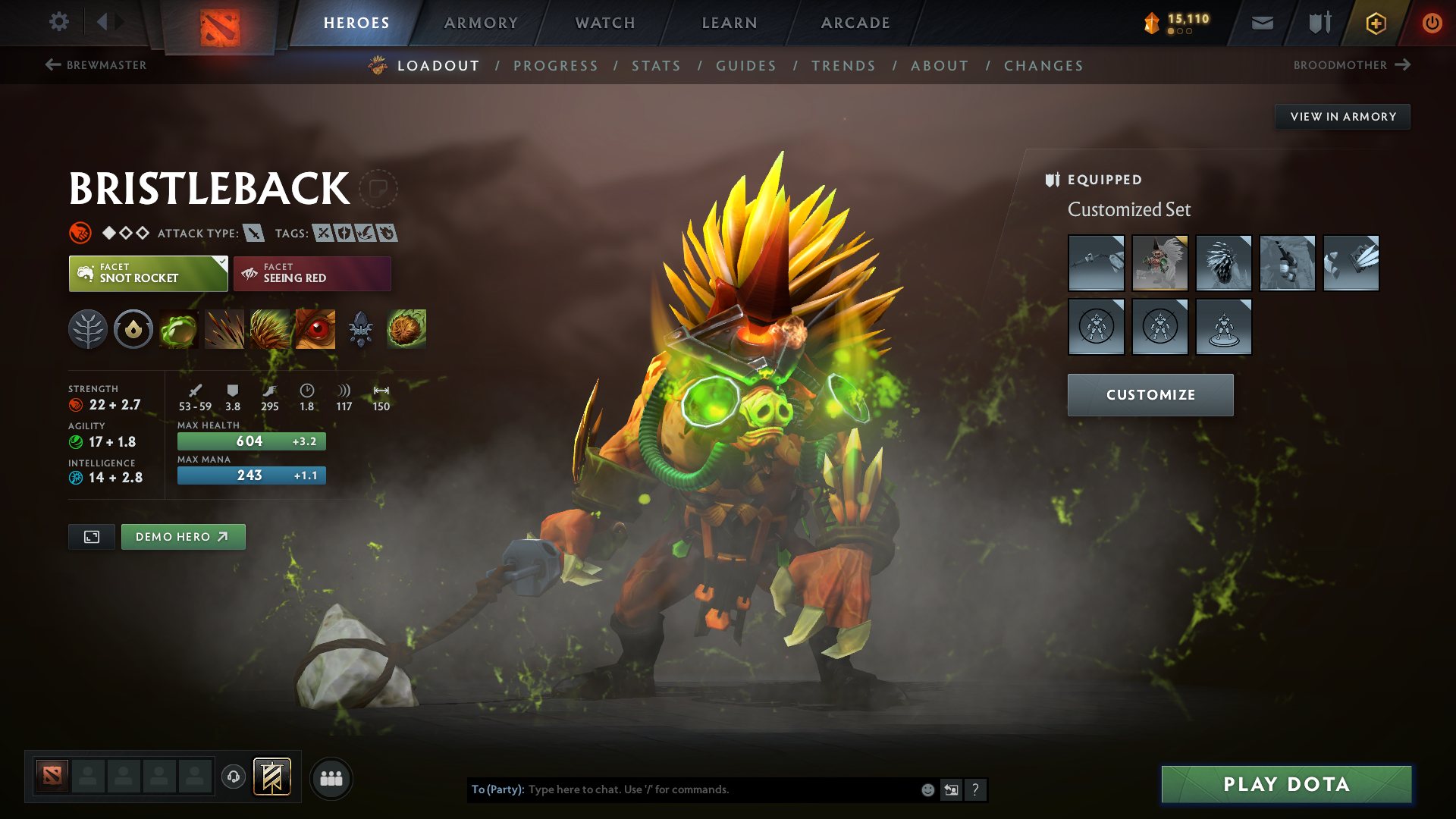
Task: Open the Customize loadout button
Action: pyautogui.click(x=1150, y=394)
